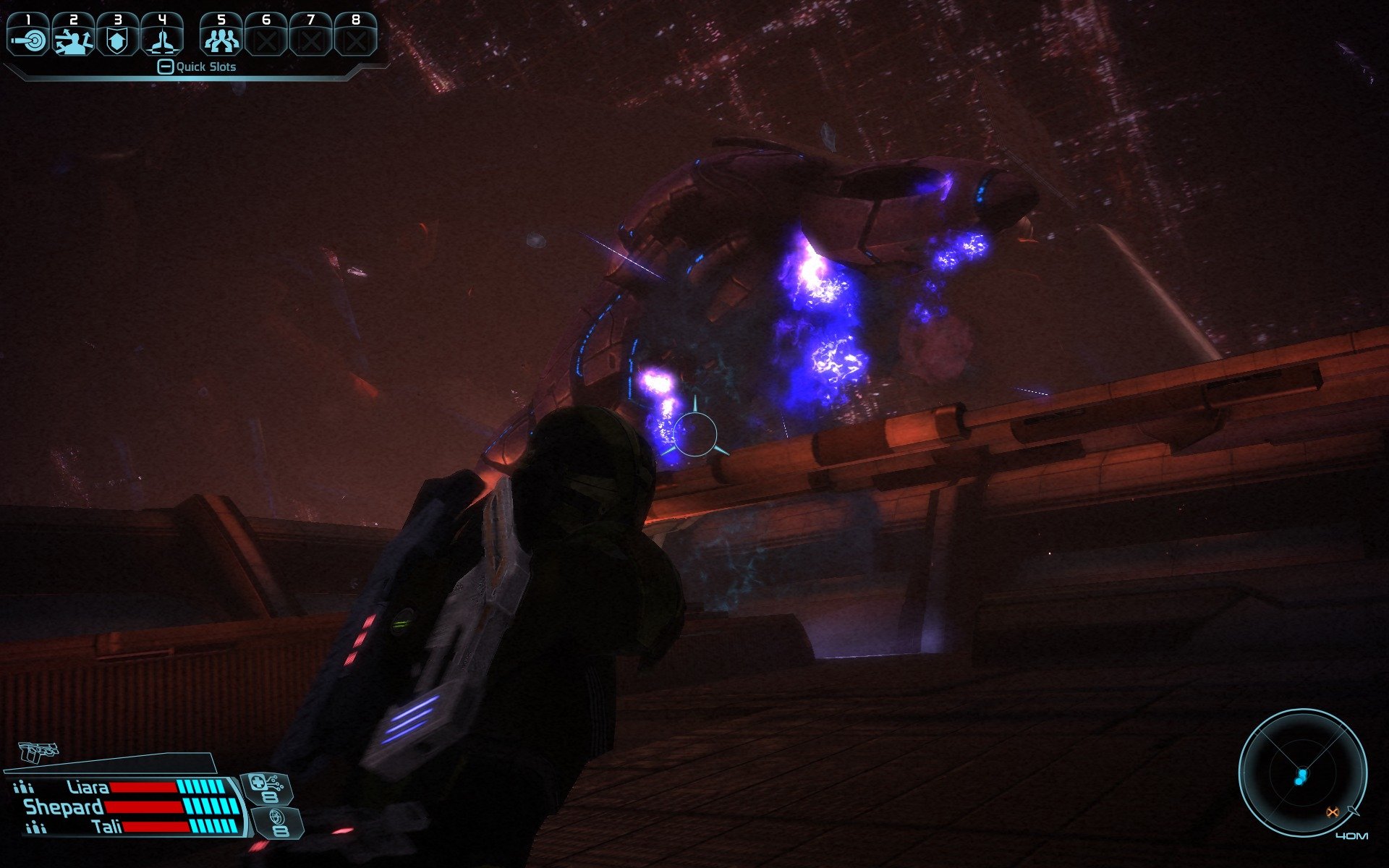1389x868 pixels.
Task: Open the circular radar minimap
Action: pos(1301,773)
